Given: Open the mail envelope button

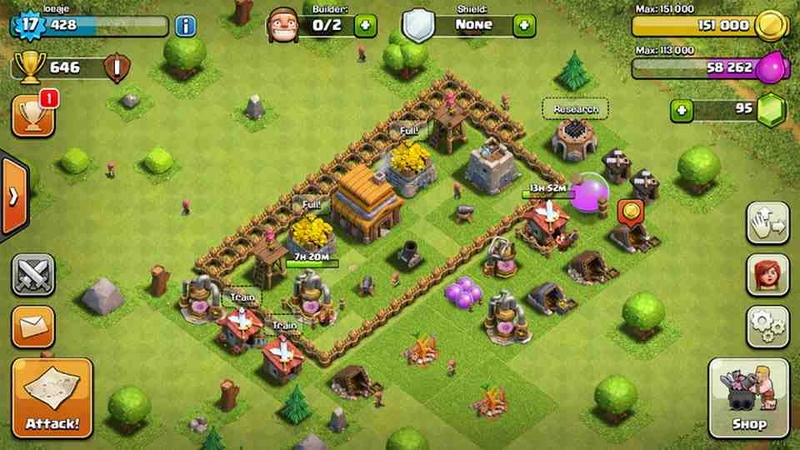Looking at the screenshot, I should click(33, 326).
